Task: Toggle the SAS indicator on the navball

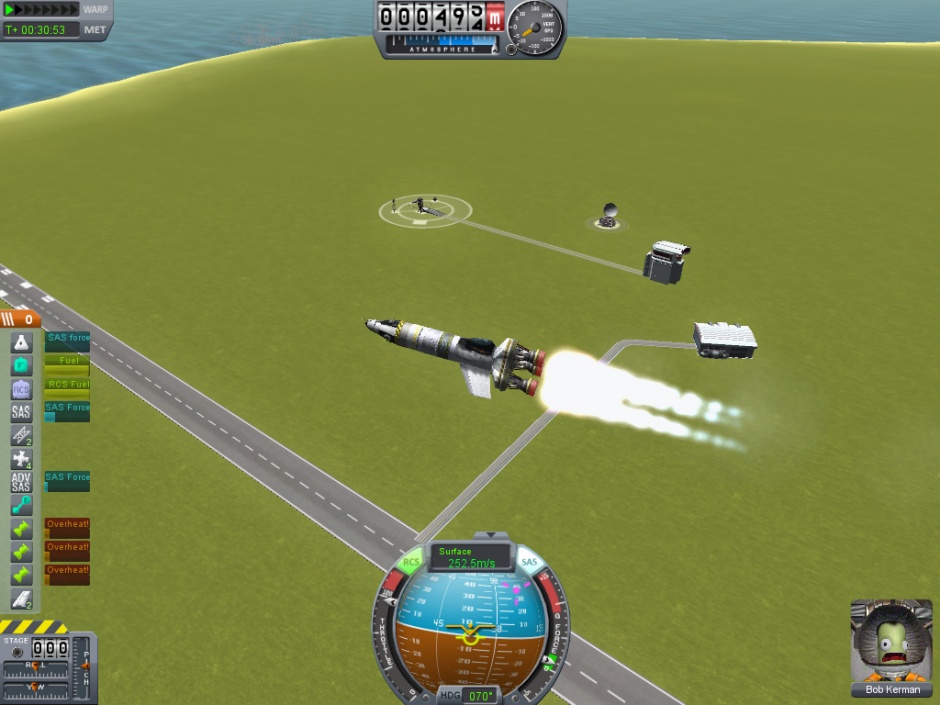Action: (529, 563)
